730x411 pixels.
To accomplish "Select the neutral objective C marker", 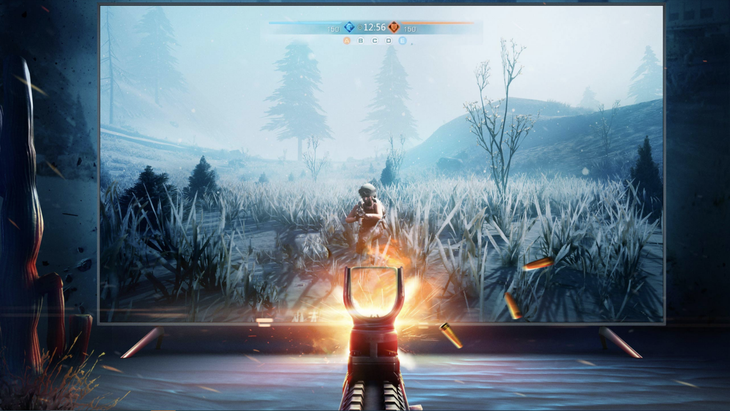I will pos(374,41).
